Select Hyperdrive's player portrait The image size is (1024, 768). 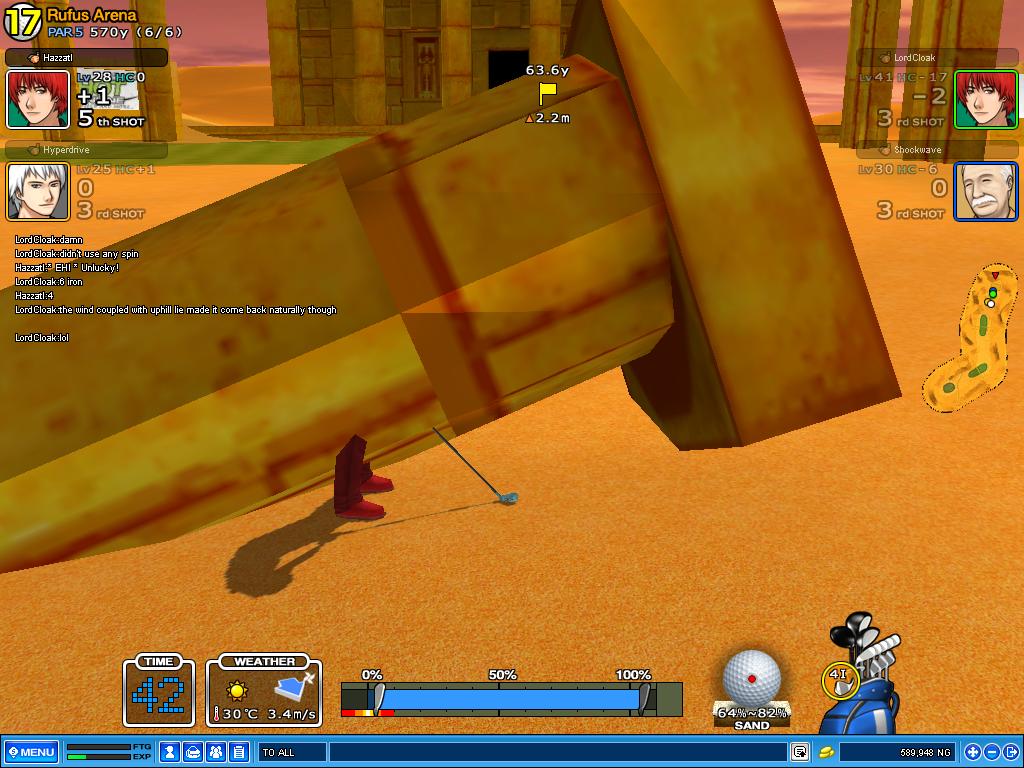tap(38, 191)
